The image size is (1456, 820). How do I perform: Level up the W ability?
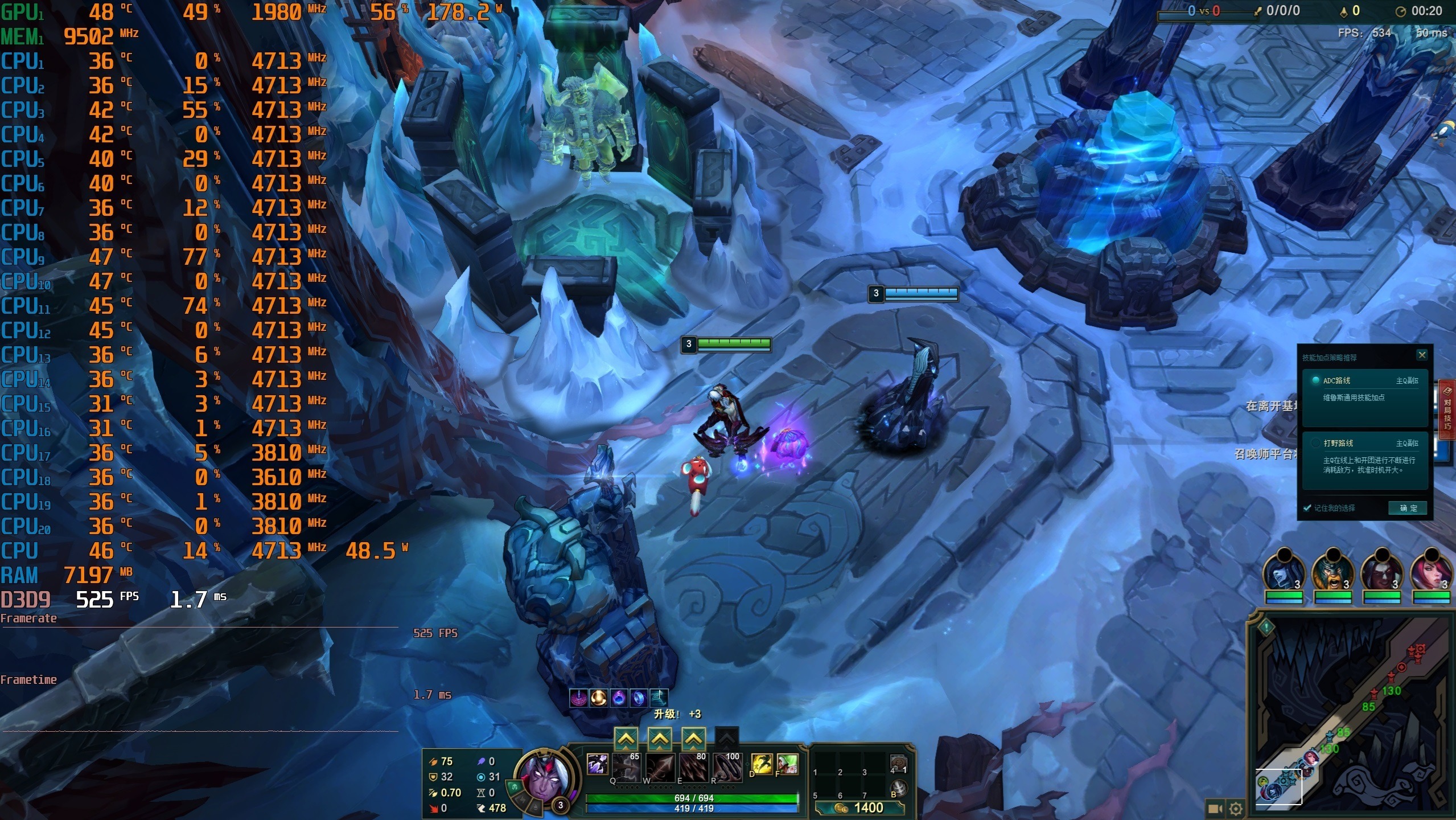(659, 739)
